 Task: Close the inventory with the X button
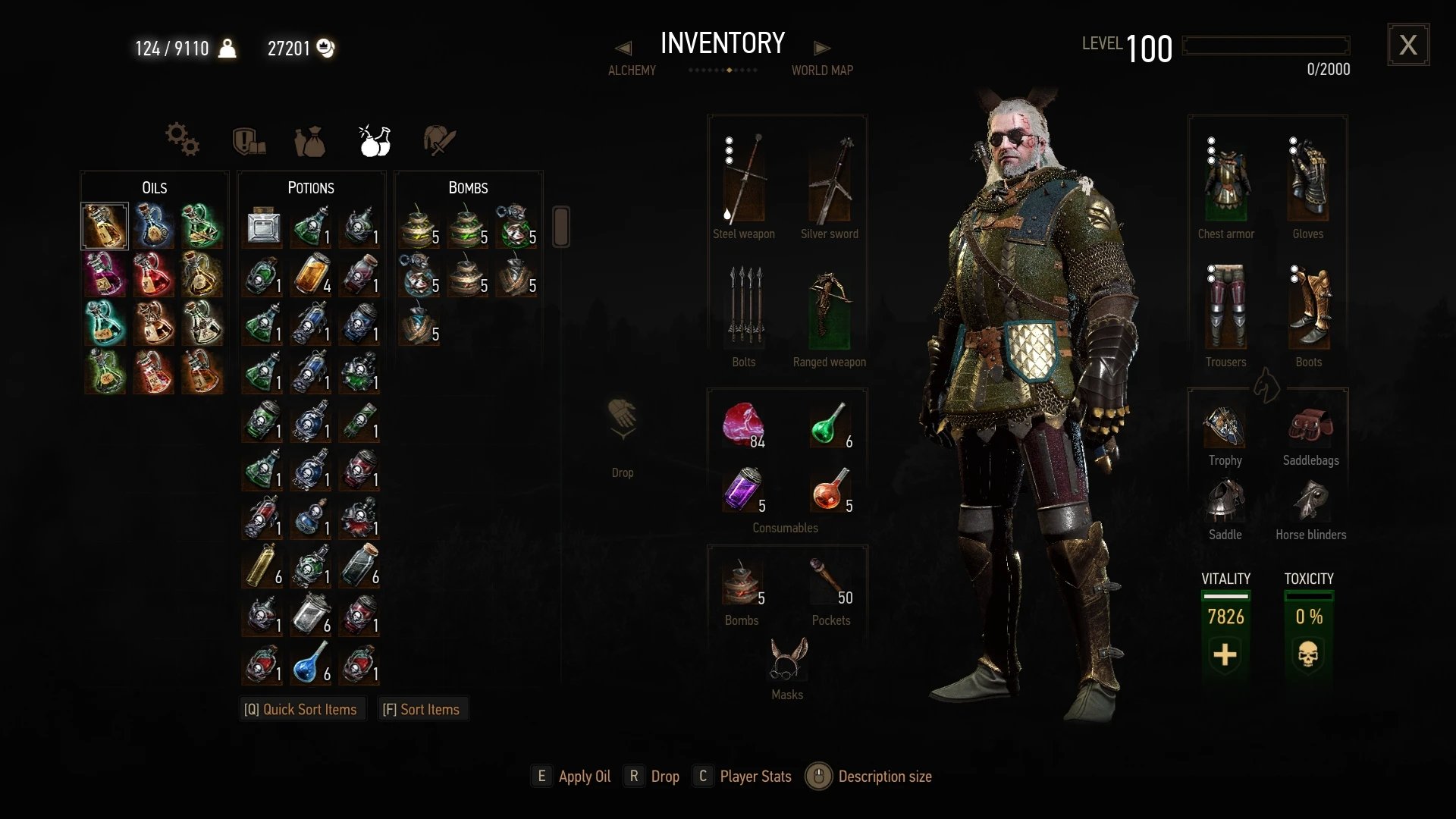tap(1408, 45)
